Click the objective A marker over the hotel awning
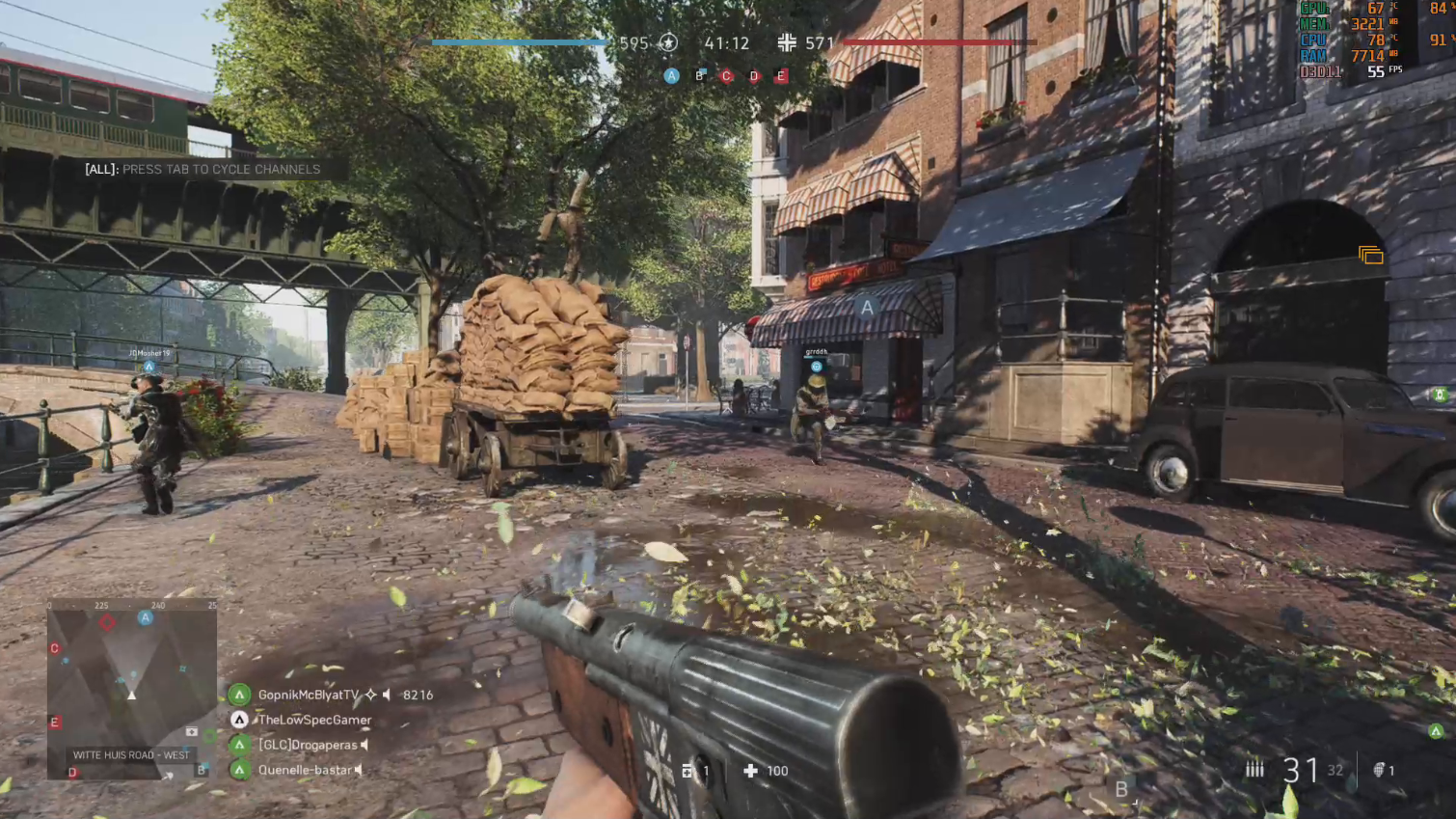Viewport: 1456px width, 819px height. point(867,308)
